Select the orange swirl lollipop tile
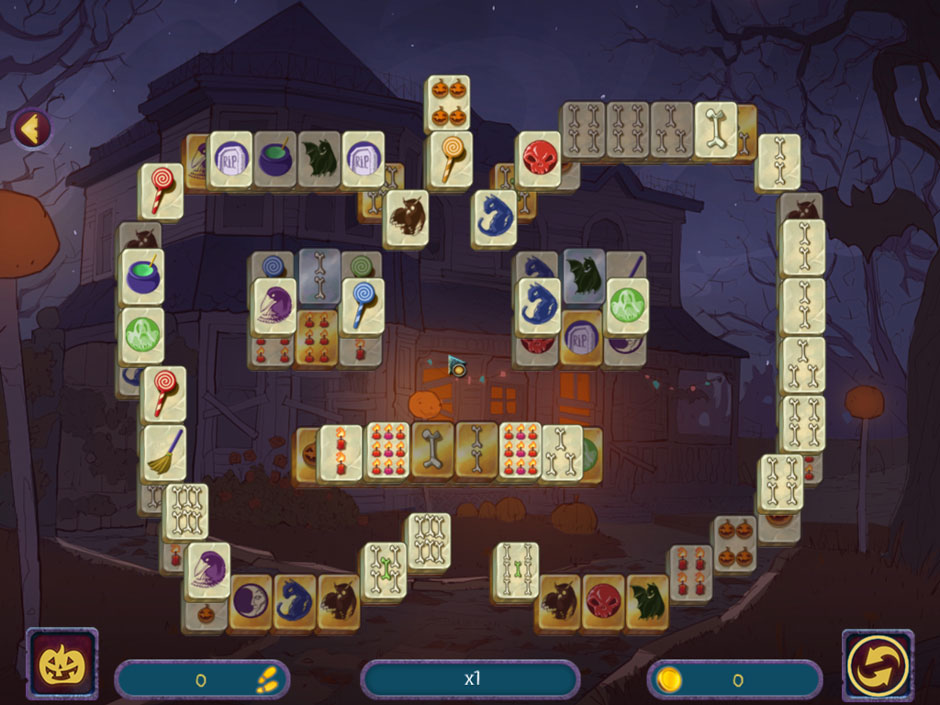 (x=449, y=158)
